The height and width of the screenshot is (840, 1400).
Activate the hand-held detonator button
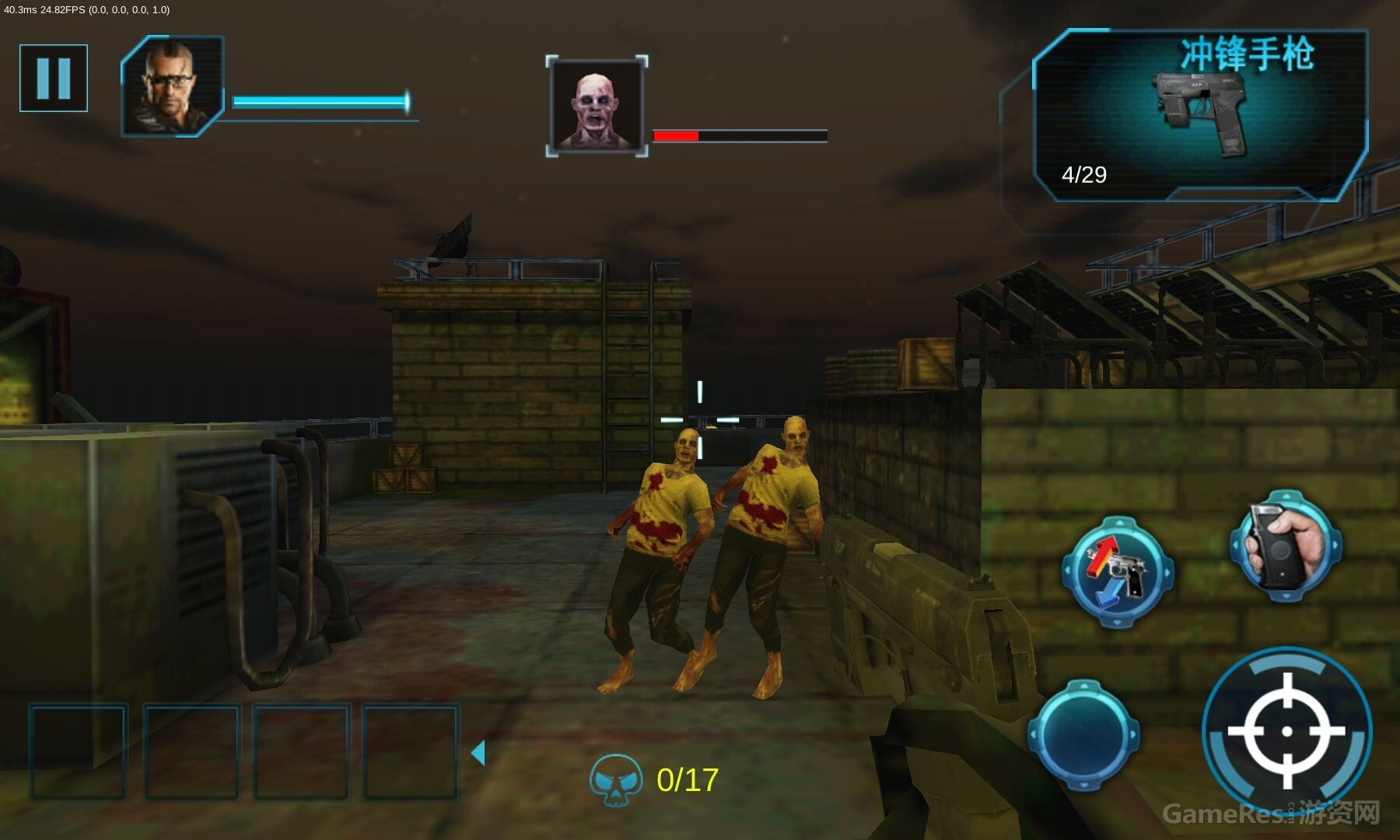click(x=1285, y=546)
